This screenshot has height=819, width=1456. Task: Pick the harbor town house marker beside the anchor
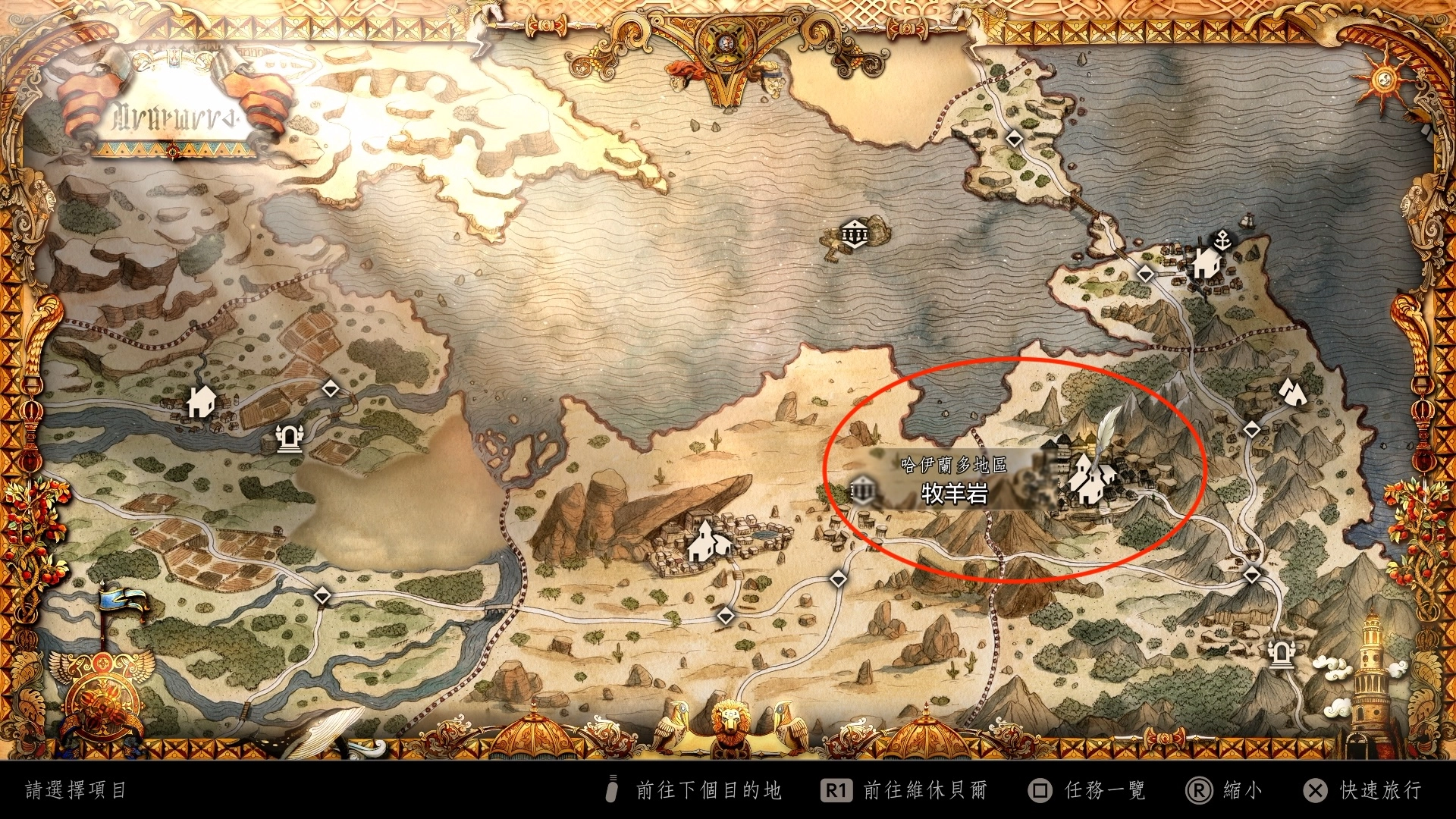tap(1206, 264)
